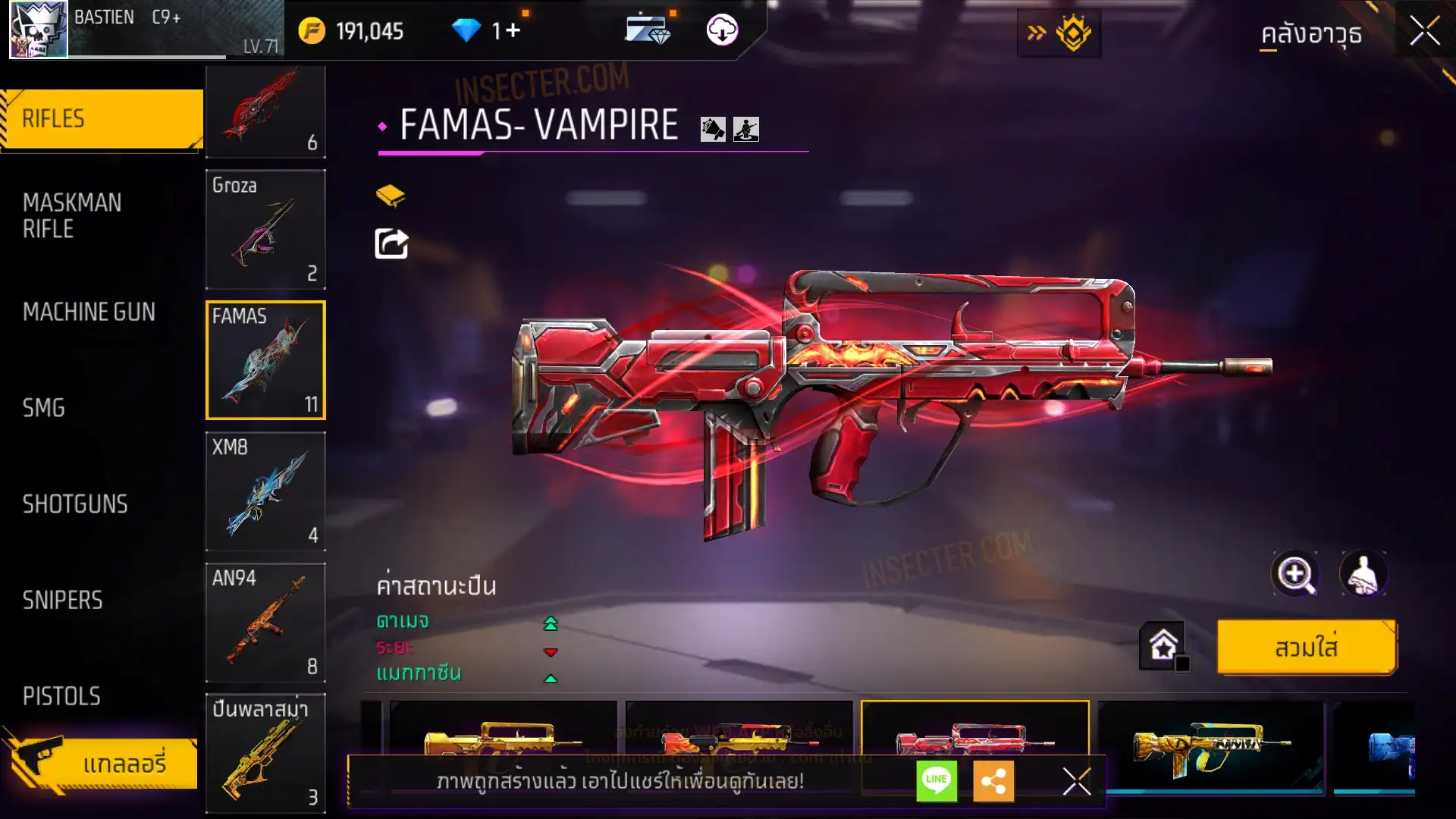The width and height of the screenshot is (1456, 819).
Task: Zoom in with the magnifier icon
Action: pyautogui.click(x=1294, y=574)
